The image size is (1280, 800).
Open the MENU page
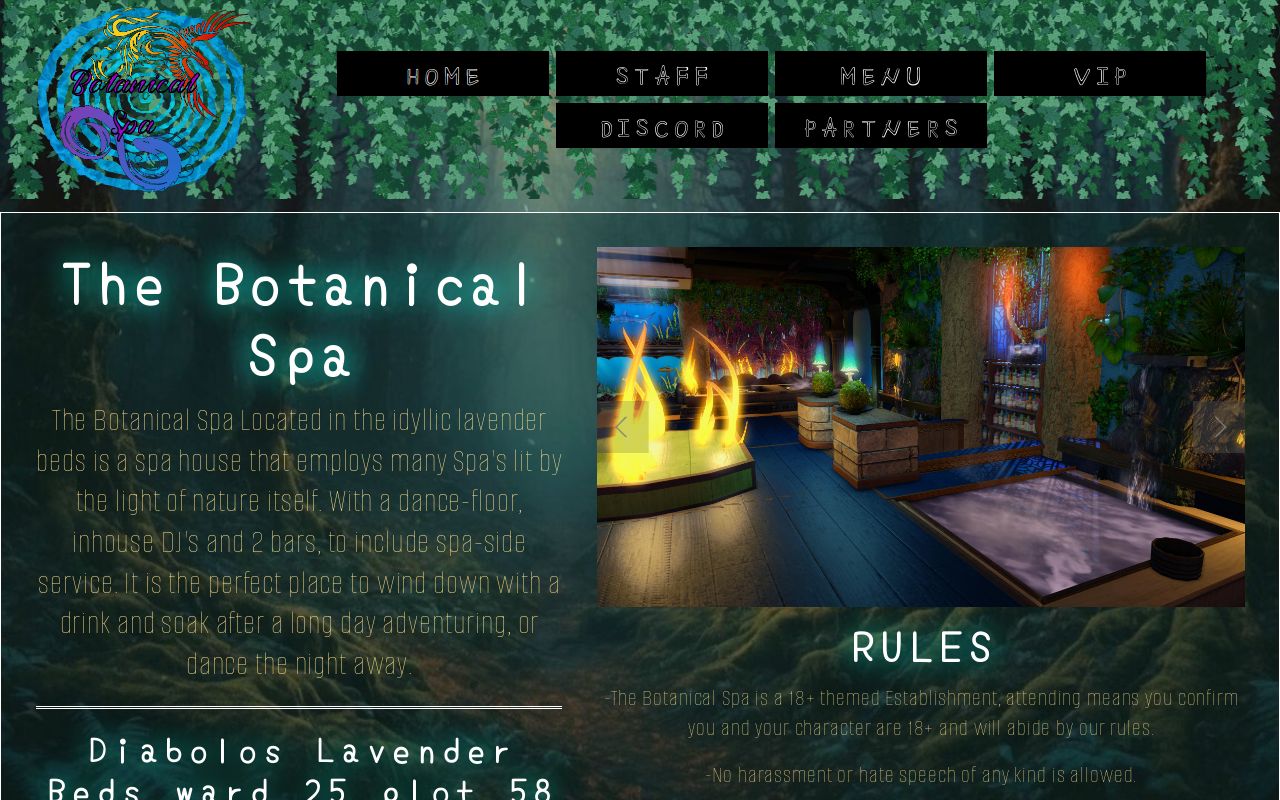[x=881, y=73]
